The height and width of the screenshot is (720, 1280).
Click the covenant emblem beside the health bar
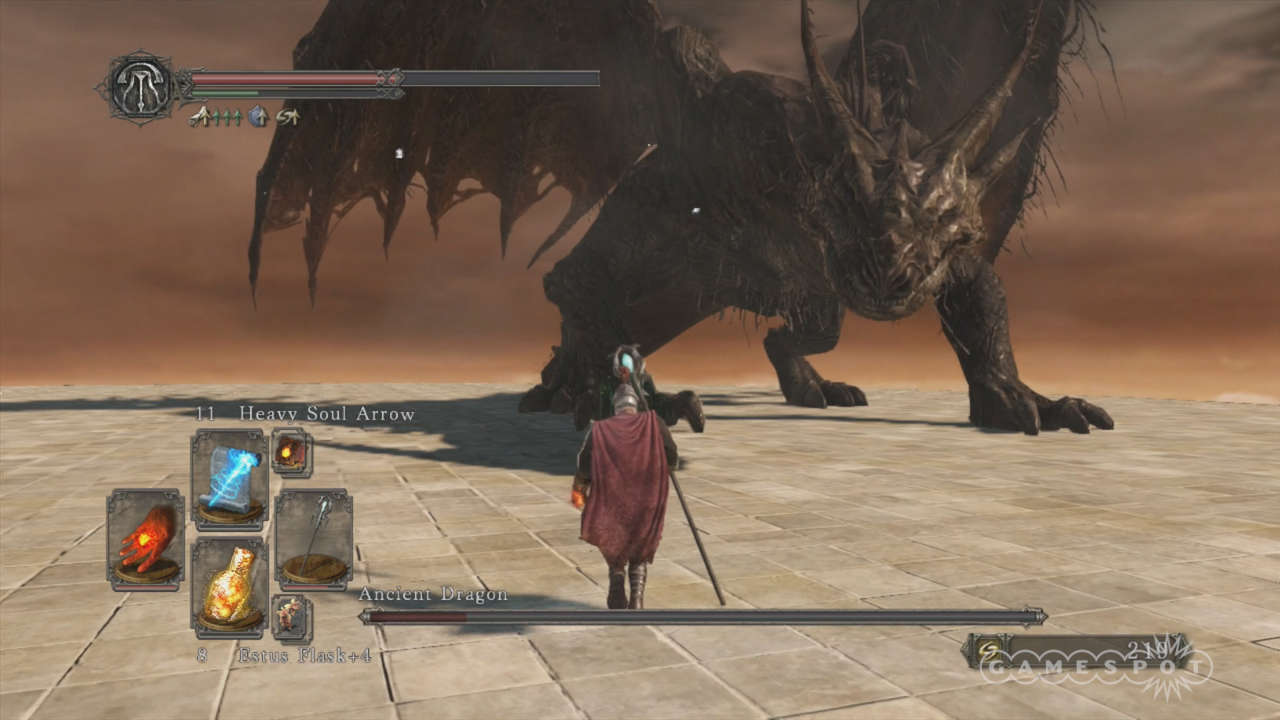tap(140, 87)
